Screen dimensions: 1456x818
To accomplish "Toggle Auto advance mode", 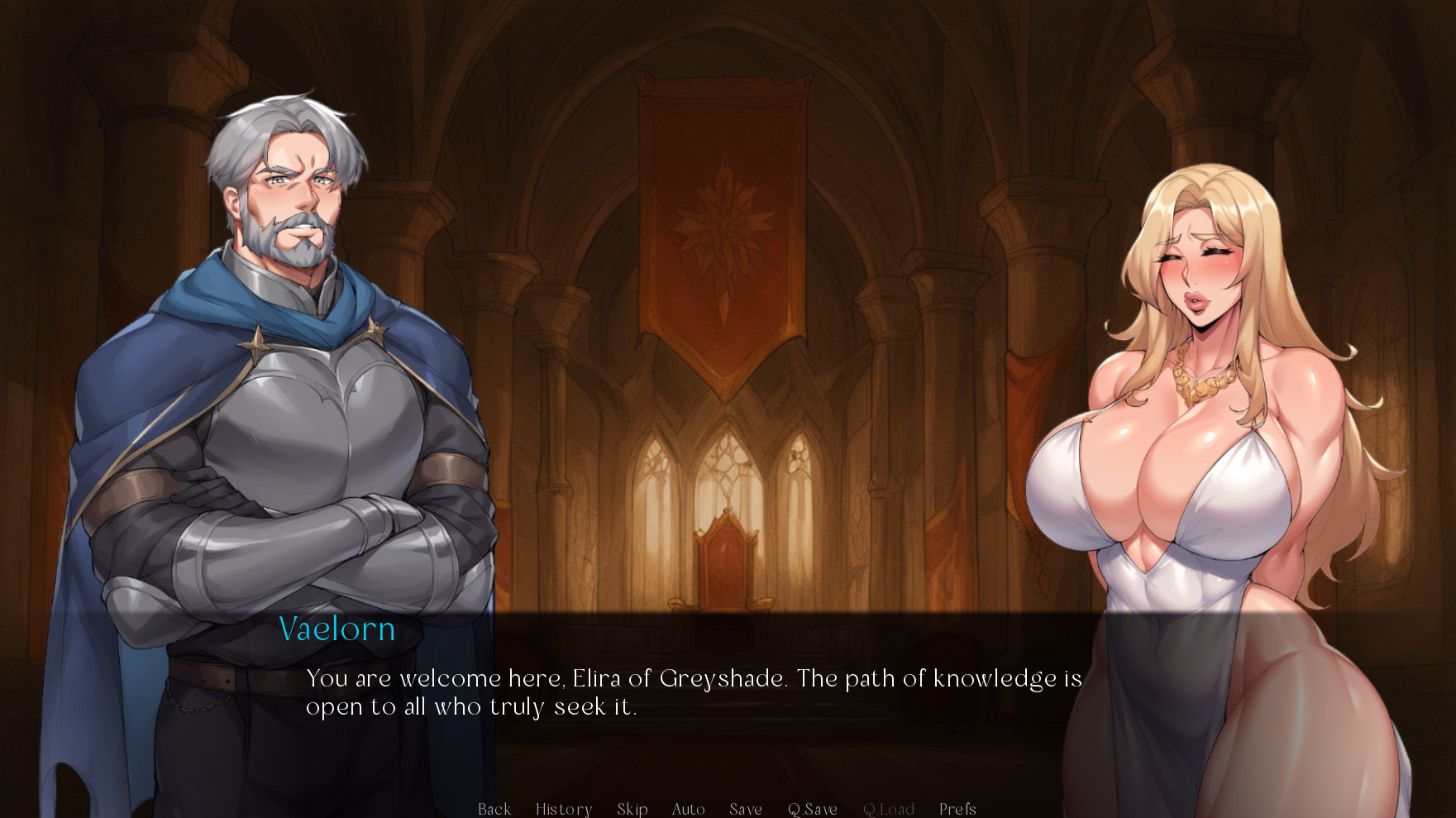I will (689, 809).
